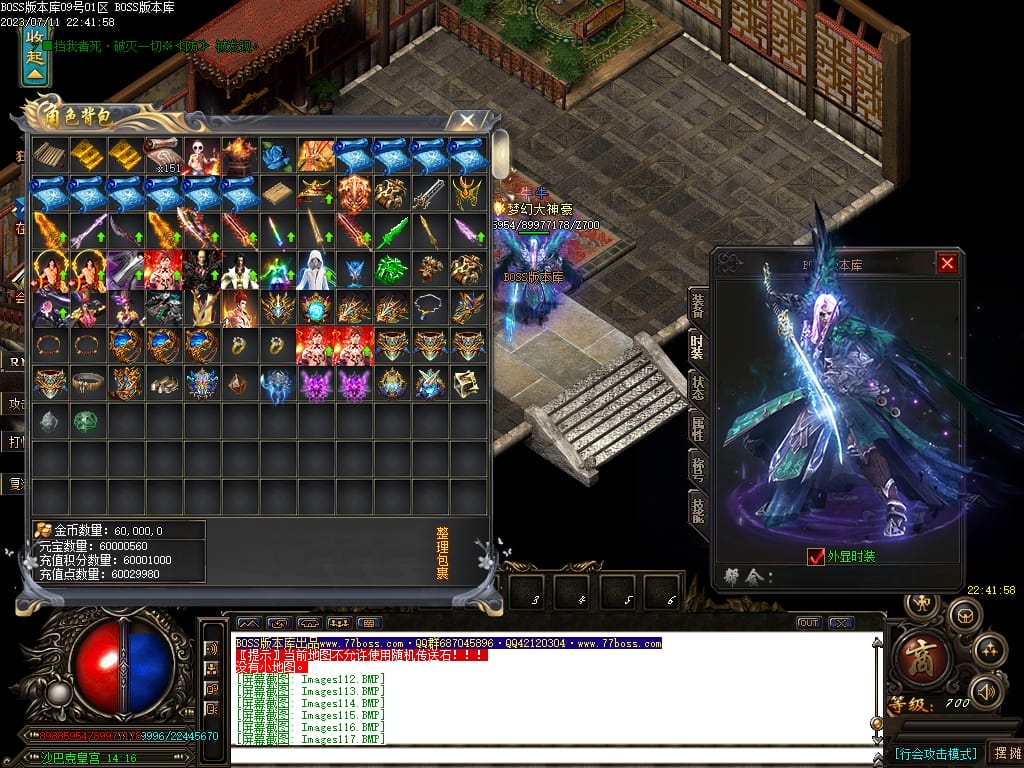Viewport: 1024px width, 768px height.
Task: Toggle the 外显时装 checkbox
Action: pyautogui.click(x=815, y=556)
